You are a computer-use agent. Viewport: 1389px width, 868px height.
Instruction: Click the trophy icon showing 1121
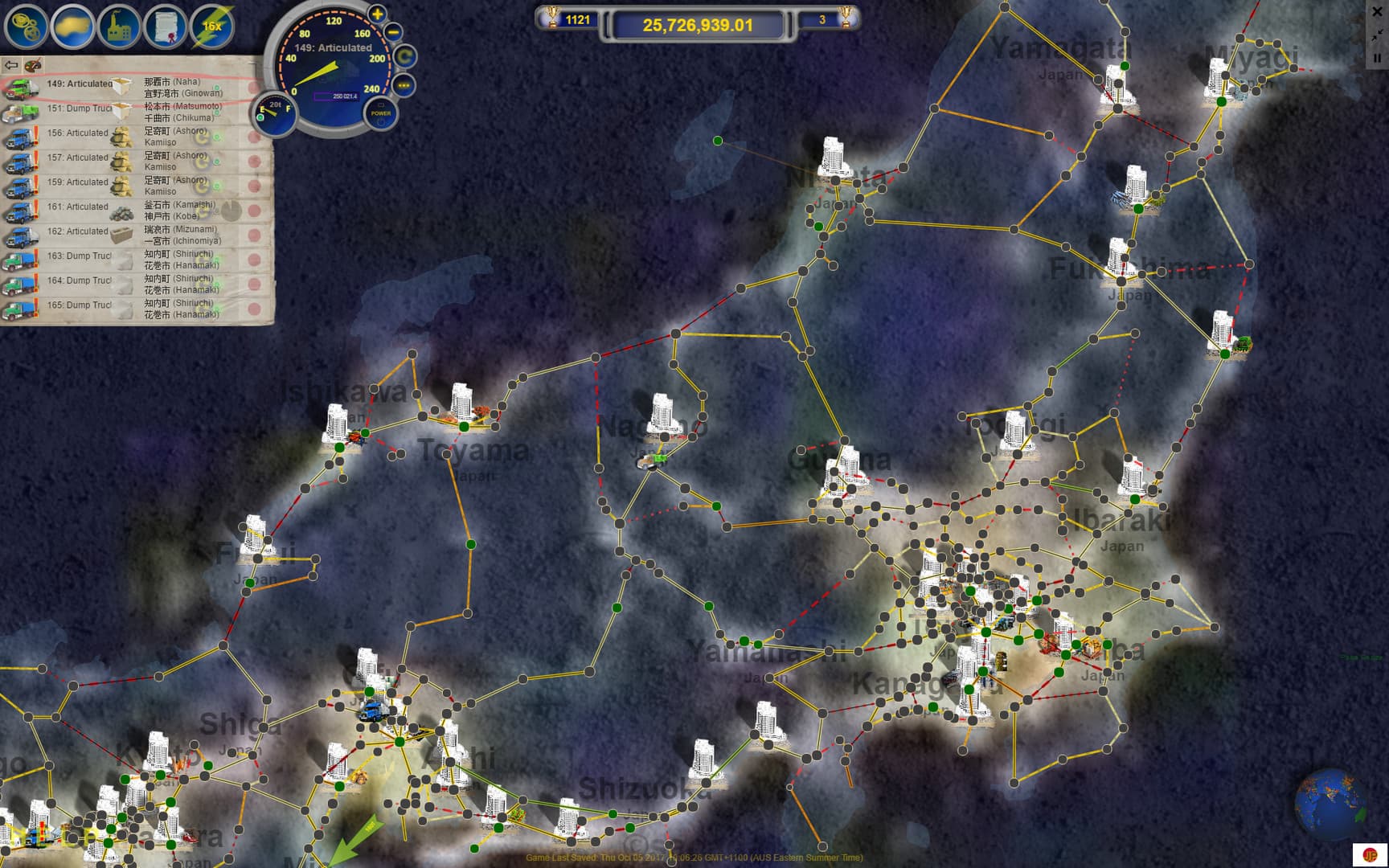pyautogui.click(x=555, y=19)
